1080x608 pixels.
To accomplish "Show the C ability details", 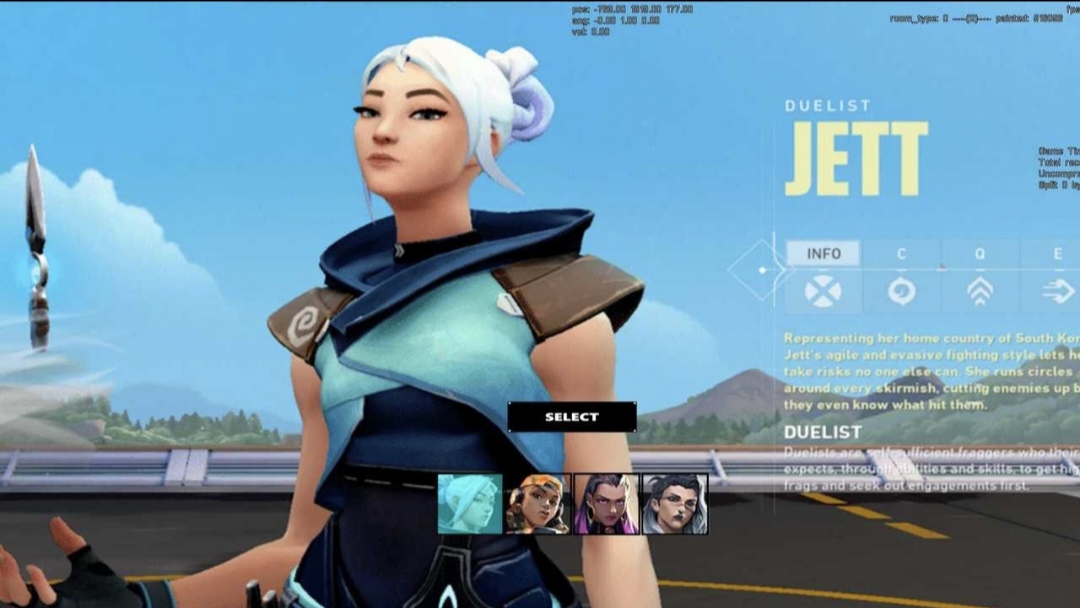I will 901,254.
